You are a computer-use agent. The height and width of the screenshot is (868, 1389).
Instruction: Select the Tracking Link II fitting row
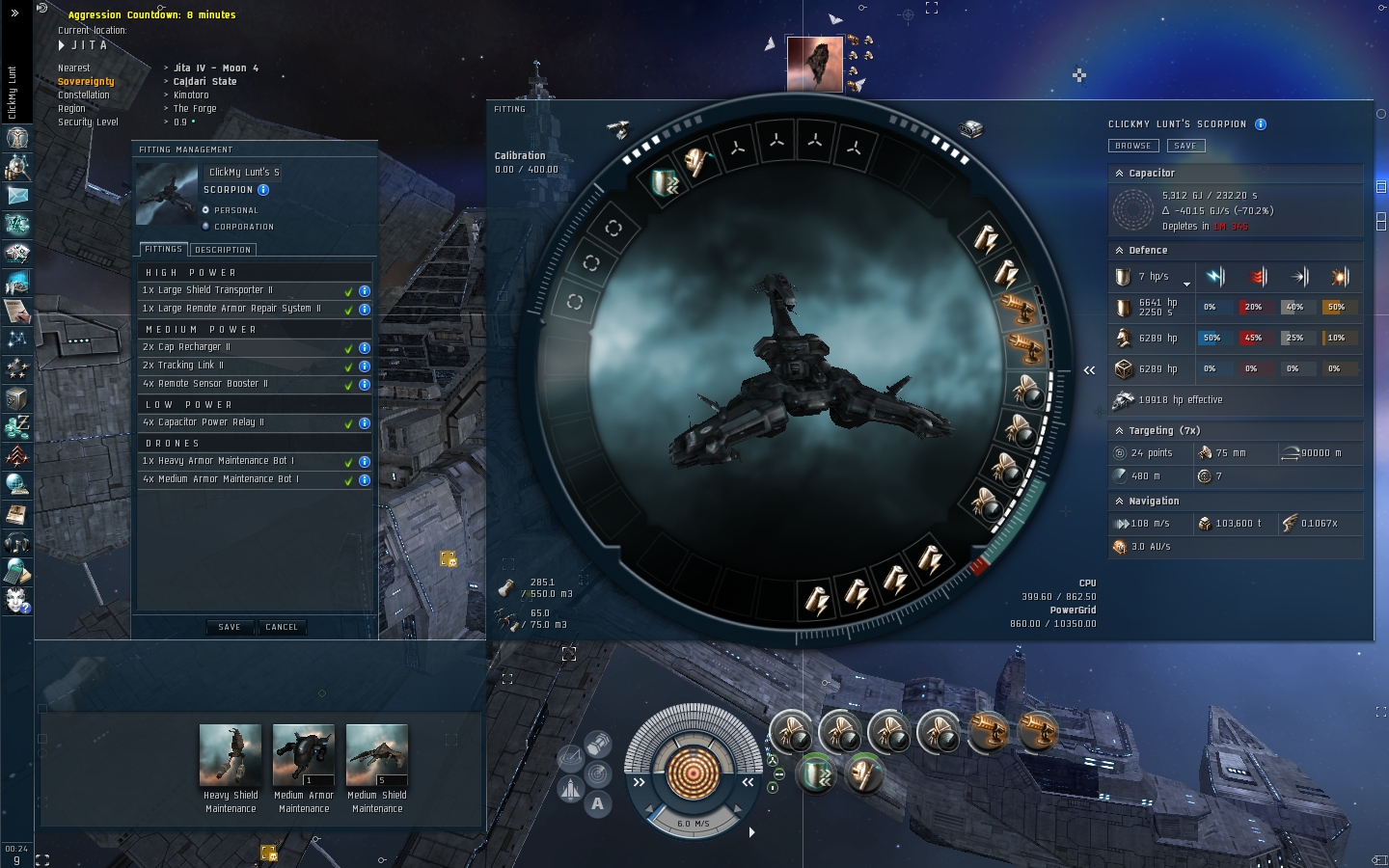241,366
